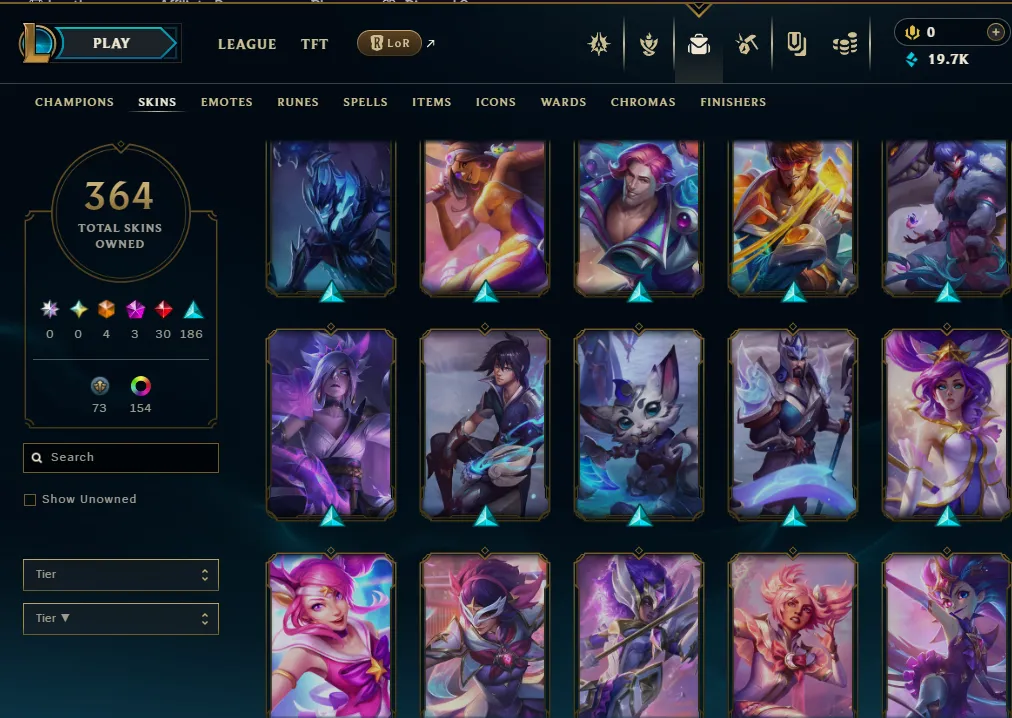Image resolution: width=1012 pixels, height=718 pixels.
Task: Open the Chromas tab
Action: 643,102
